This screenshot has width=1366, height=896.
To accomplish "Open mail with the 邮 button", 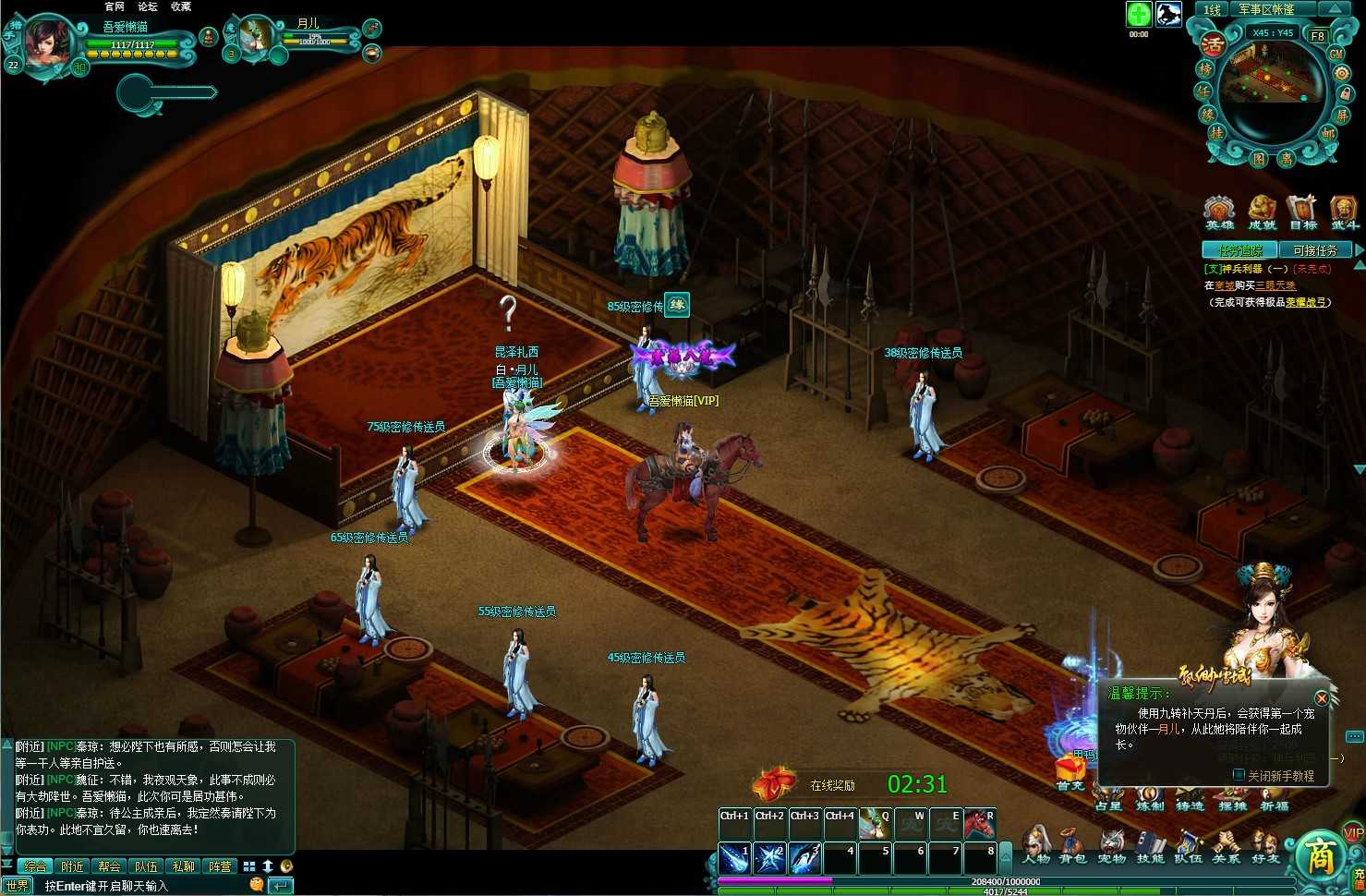I will click(1328, 134).
